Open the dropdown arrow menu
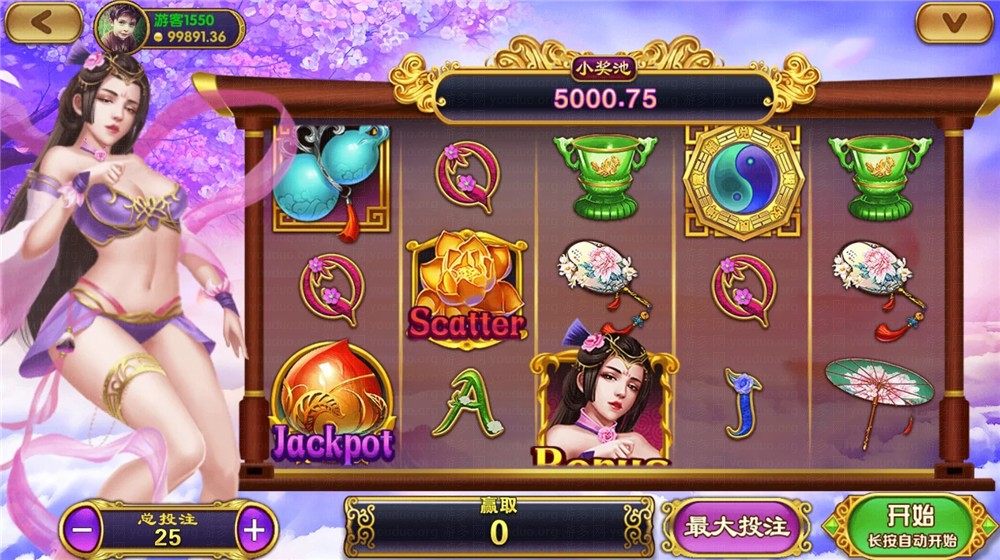 (x=955, y=22)
